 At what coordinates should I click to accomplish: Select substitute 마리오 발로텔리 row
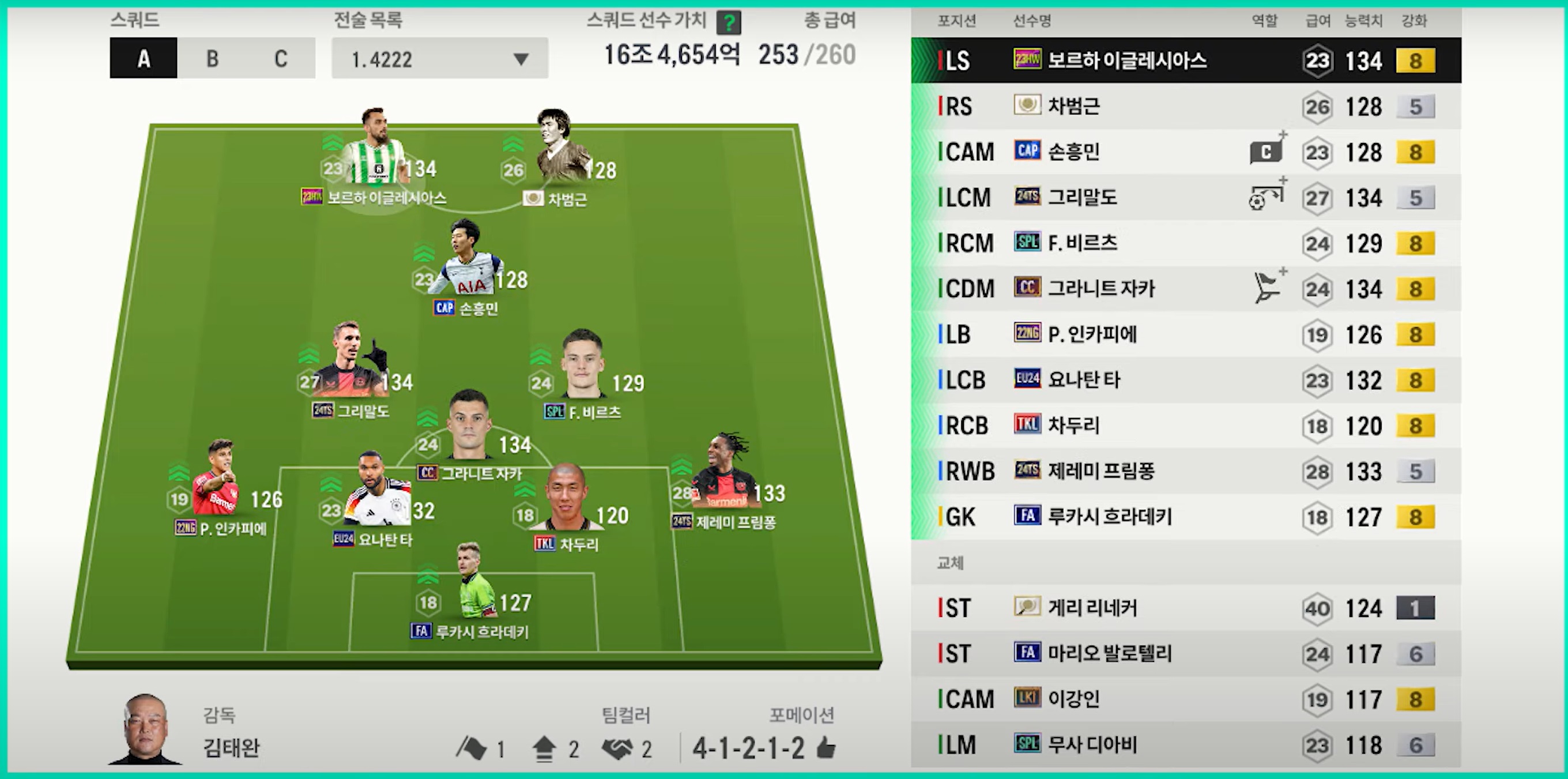pos(1186,653)
